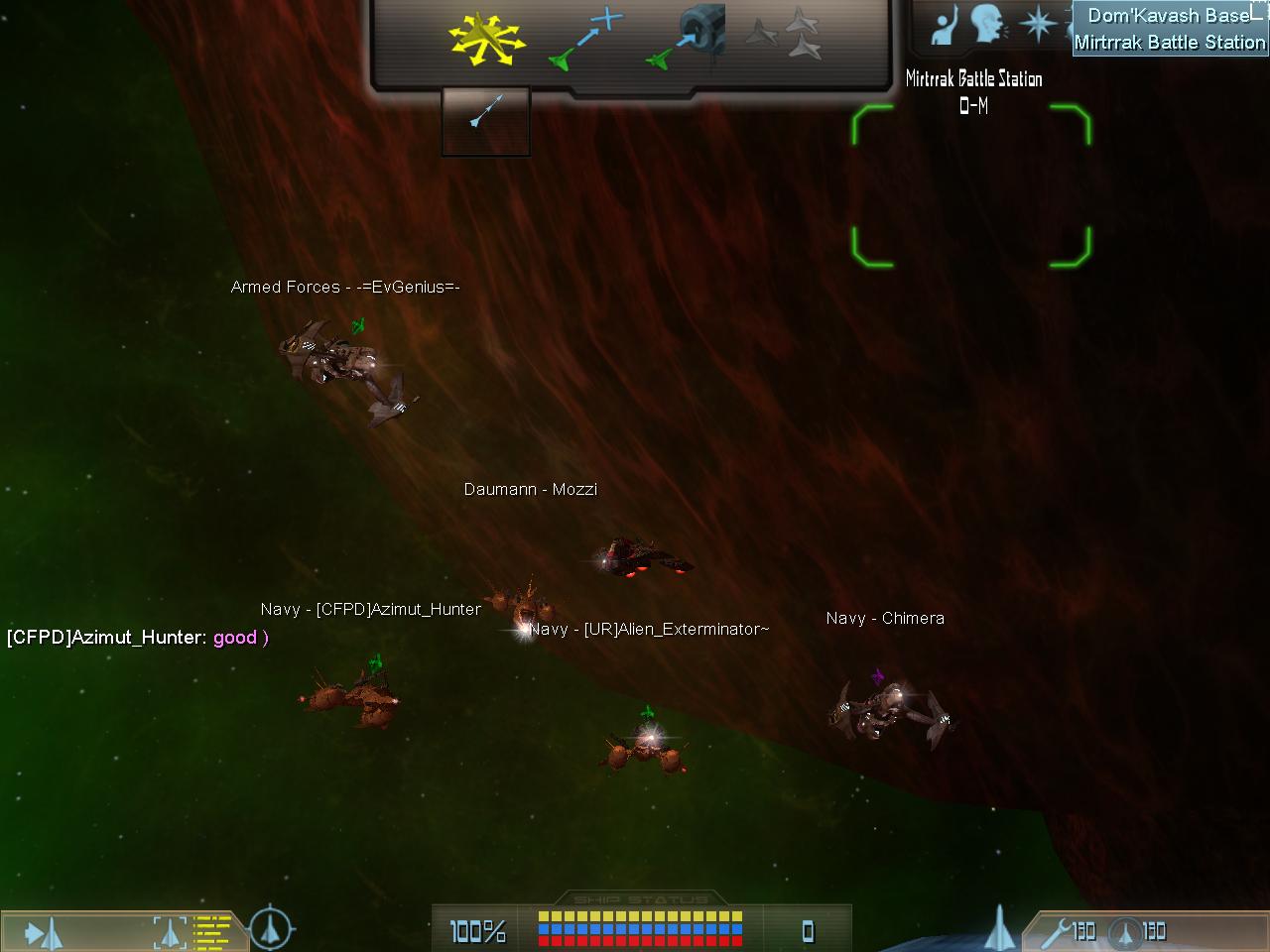This screenshot has height=952, width=1270.
Task: Click the ship icon beside the weapons panel
Action: click(1000, 928)
